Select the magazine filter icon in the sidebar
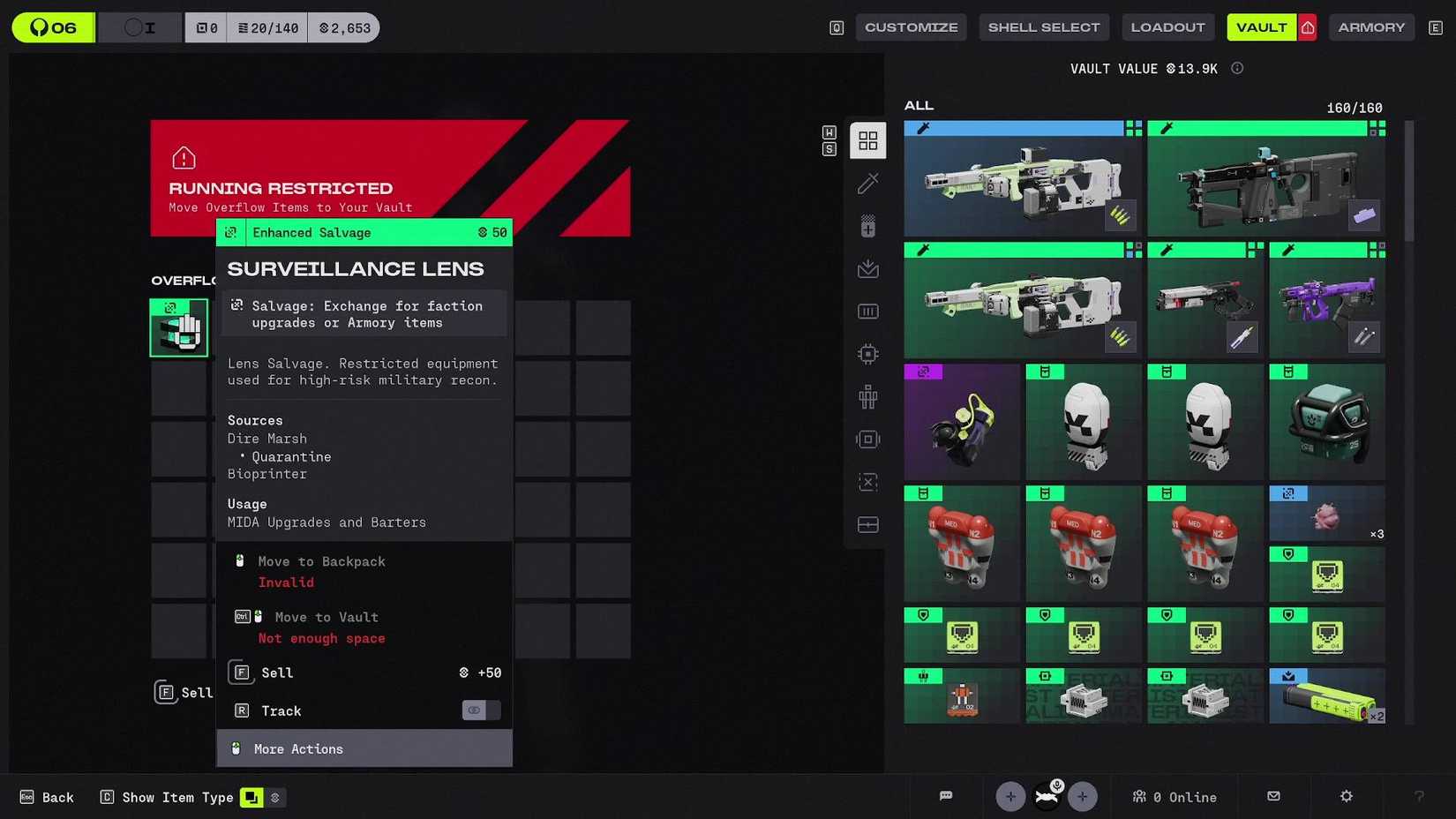Image resolution: width=1456 pixels, height=819 pixels. coord(867,311)
